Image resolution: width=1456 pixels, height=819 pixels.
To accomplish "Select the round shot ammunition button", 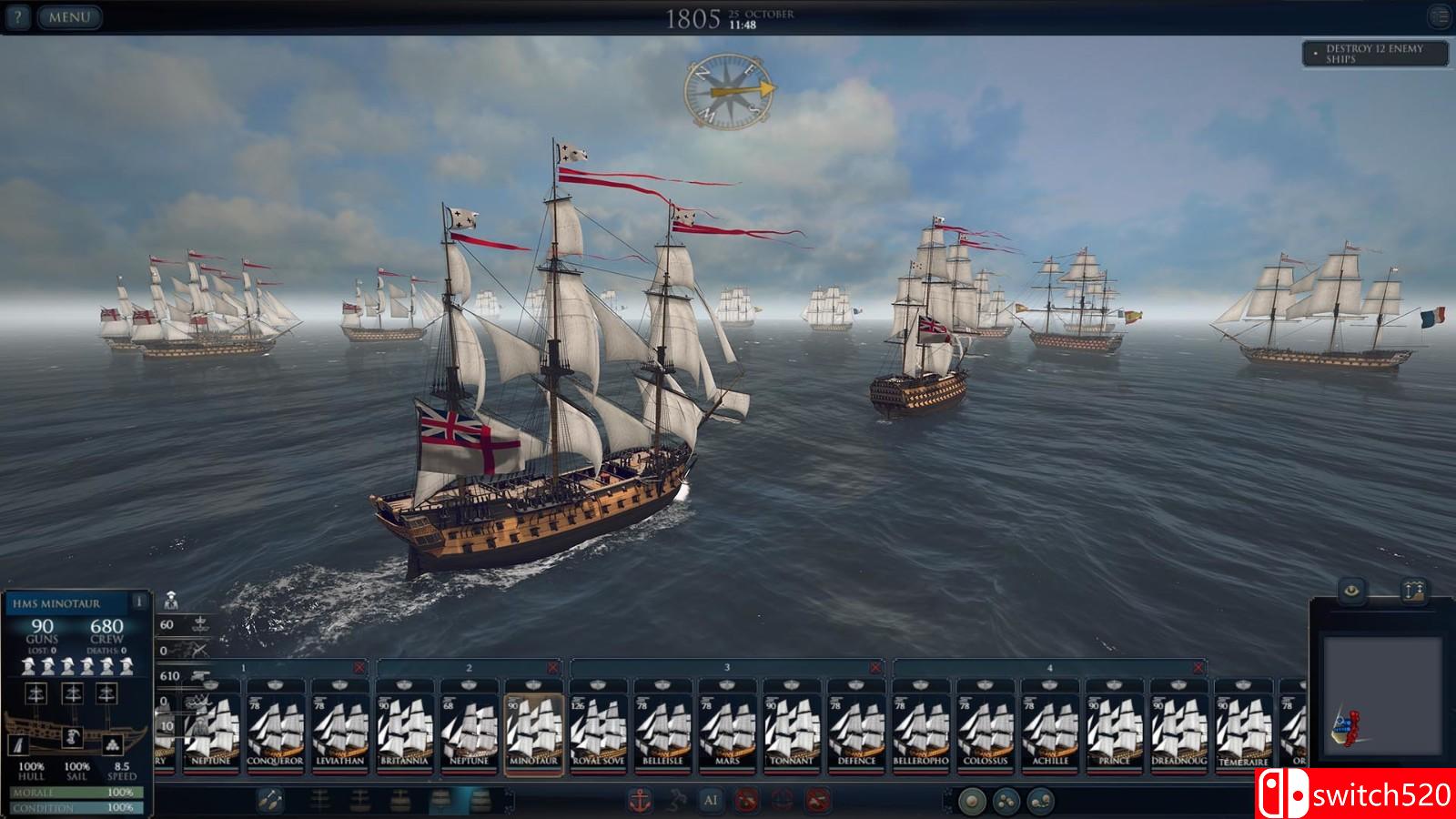I will point(973,801).
